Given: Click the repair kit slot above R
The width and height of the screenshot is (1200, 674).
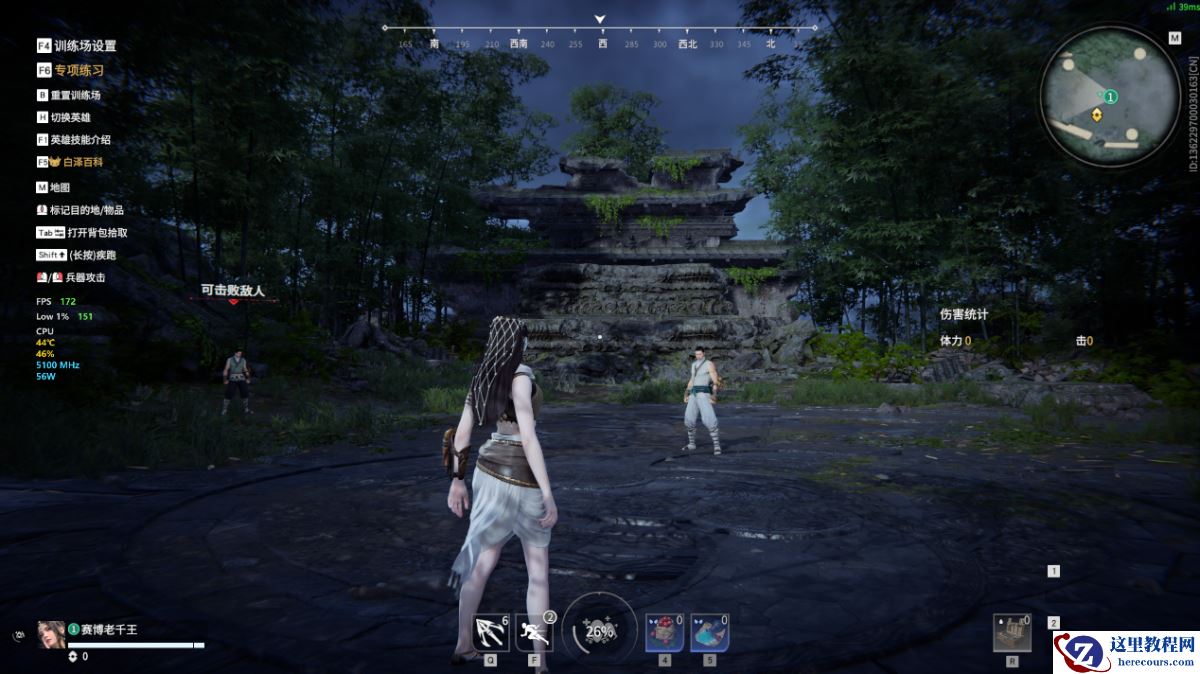Looking at the screenshot, I should click(x=1012, y=632).
